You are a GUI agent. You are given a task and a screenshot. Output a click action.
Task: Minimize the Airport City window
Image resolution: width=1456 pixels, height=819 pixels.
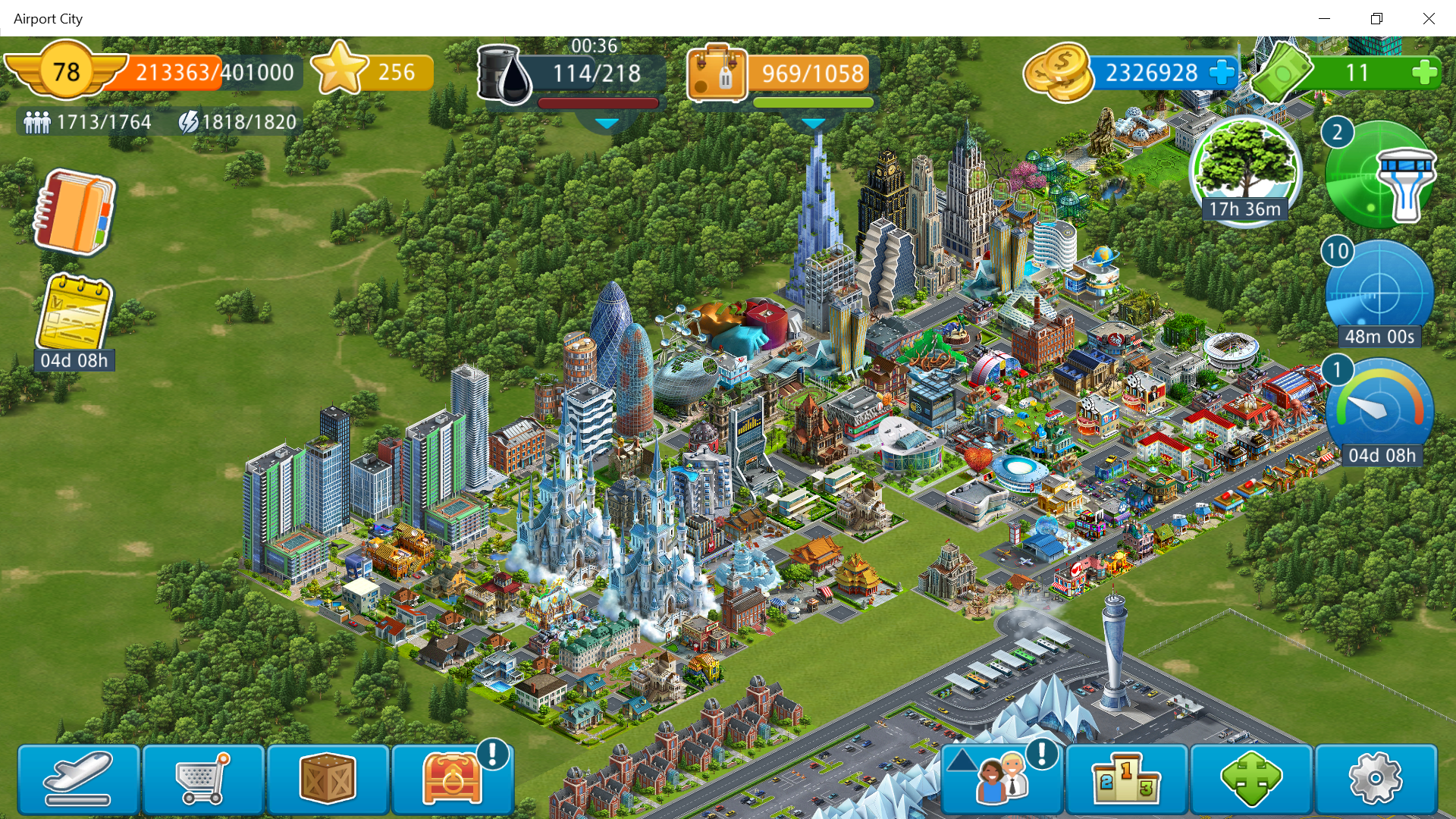pyautogui.click(x=1325, y=18)
